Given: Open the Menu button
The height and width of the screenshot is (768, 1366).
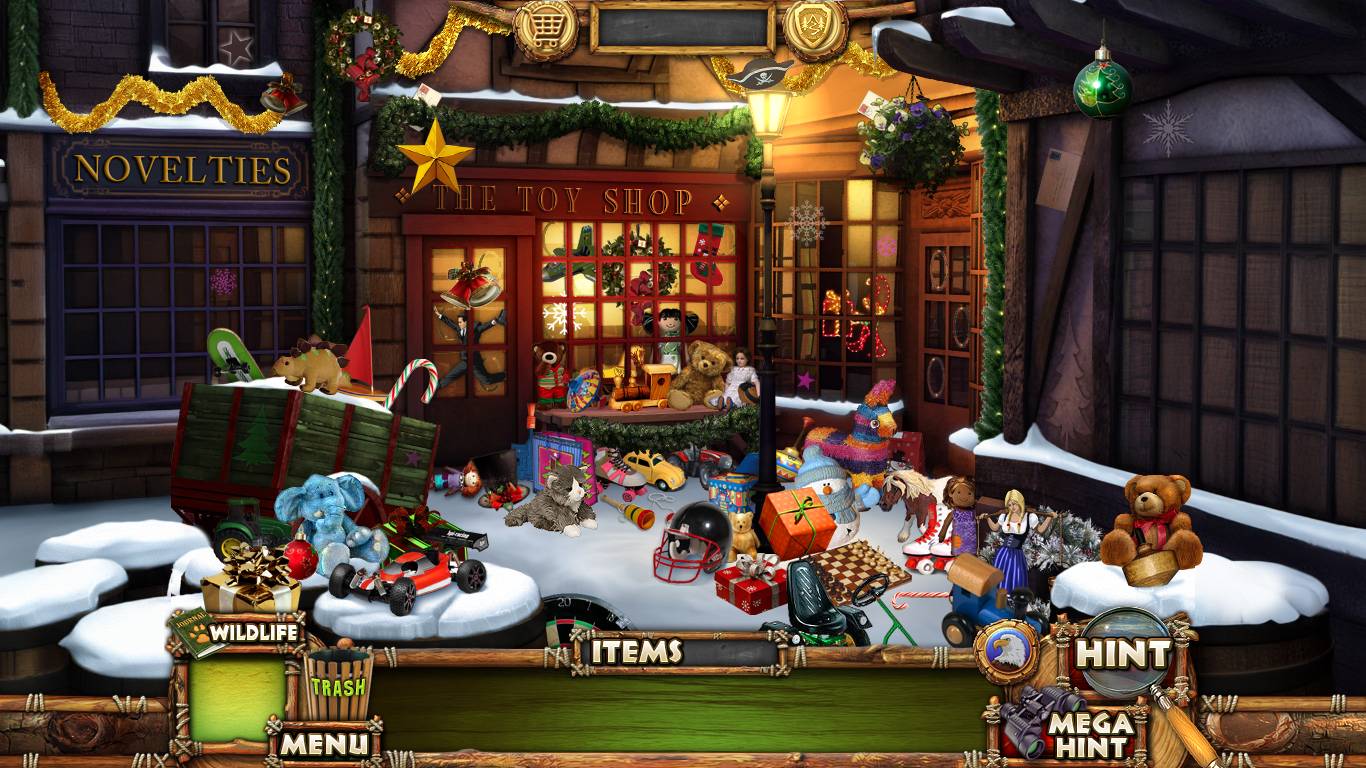Looking at the screenshot, I should tap(324, 744).
